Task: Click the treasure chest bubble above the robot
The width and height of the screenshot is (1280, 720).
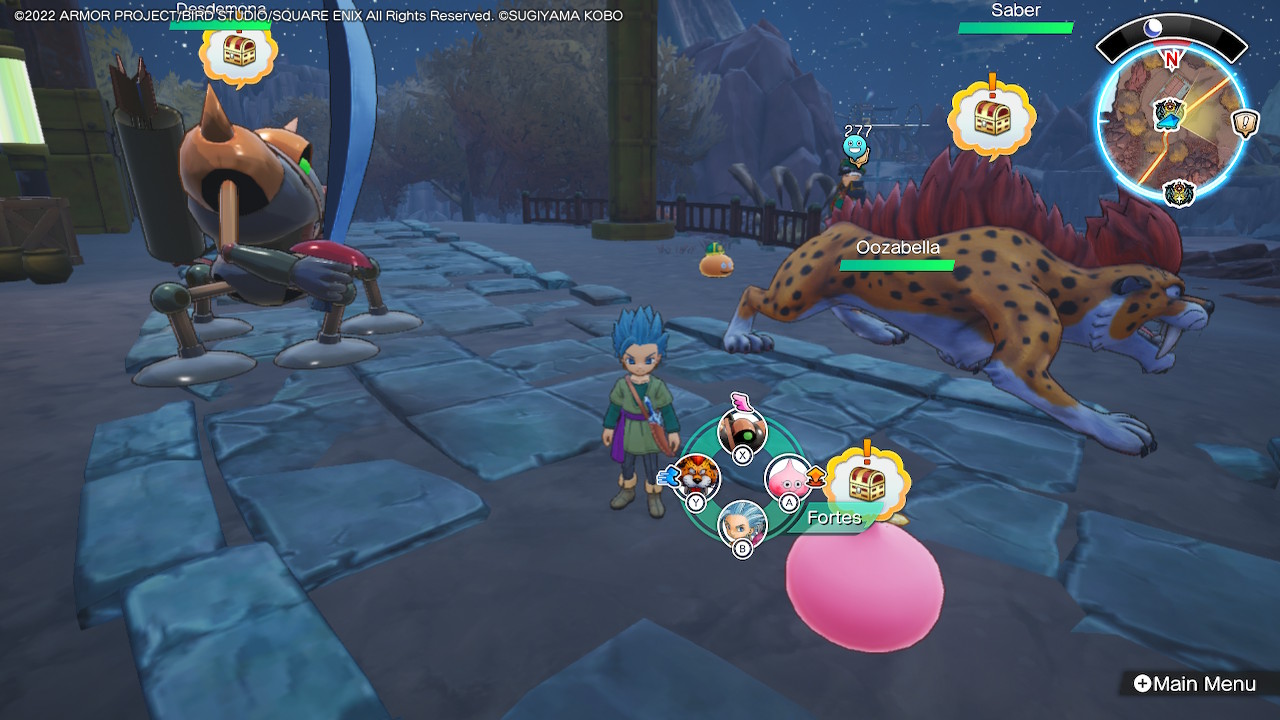Action: (x=238, y=51)
